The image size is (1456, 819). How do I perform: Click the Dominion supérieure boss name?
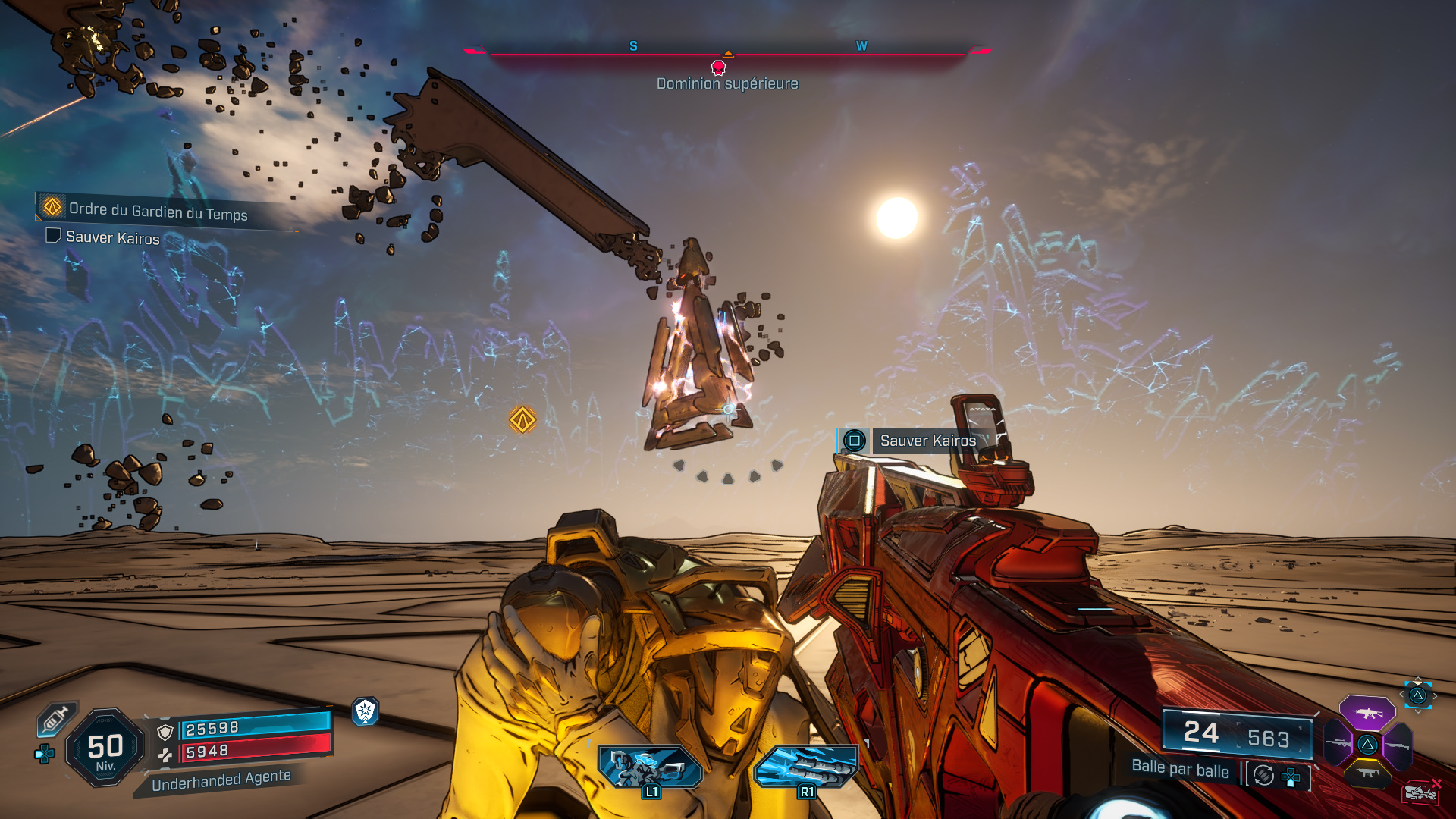[x=726, y=83]
